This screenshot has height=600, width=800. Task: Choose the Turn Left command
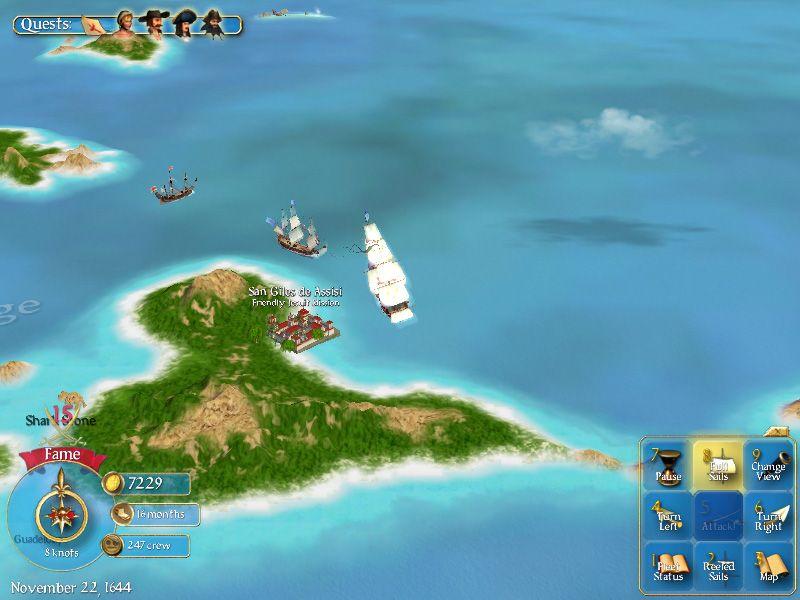point(668,516)
